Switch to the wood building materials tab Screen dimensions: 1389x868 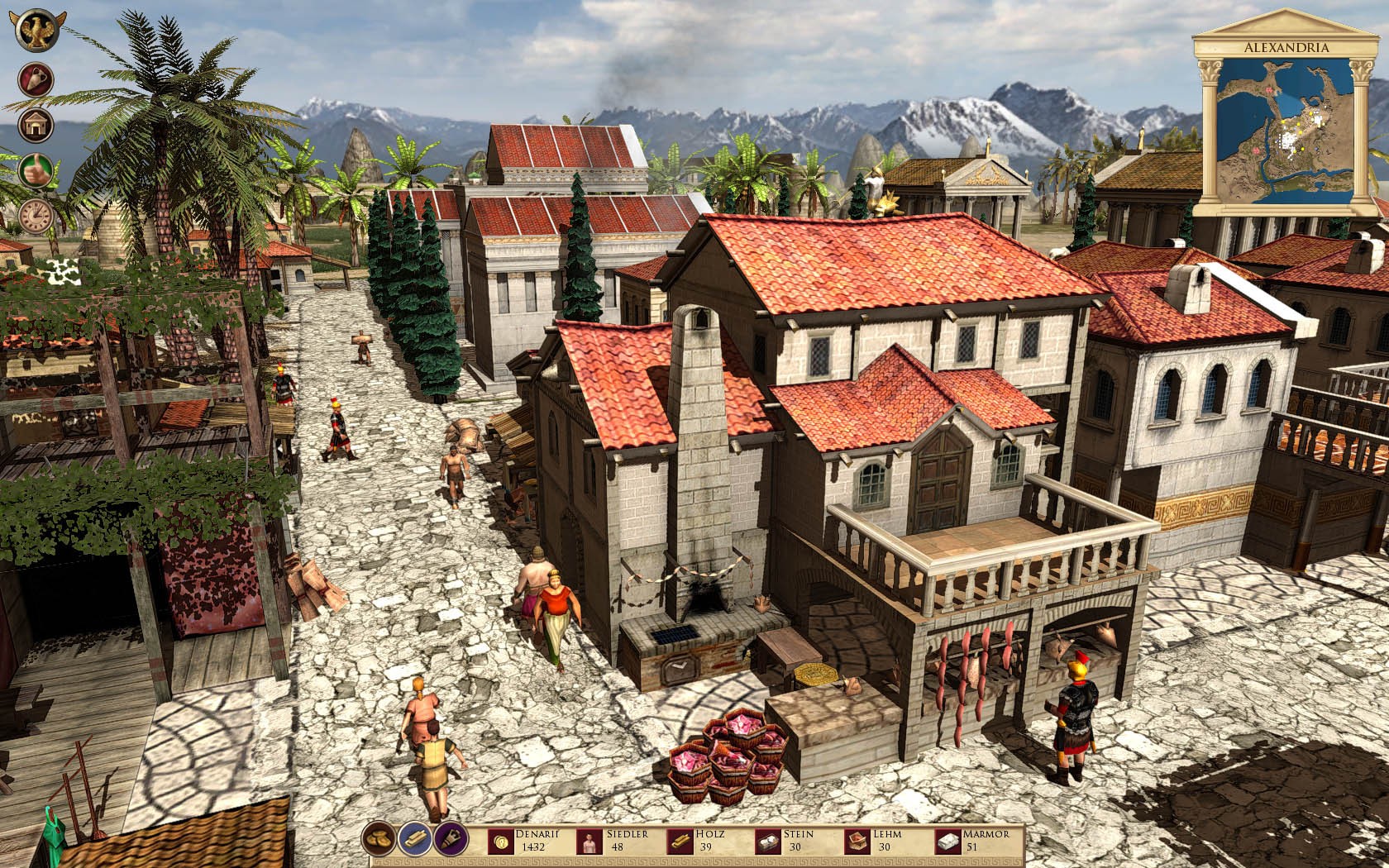pos(413,839)
